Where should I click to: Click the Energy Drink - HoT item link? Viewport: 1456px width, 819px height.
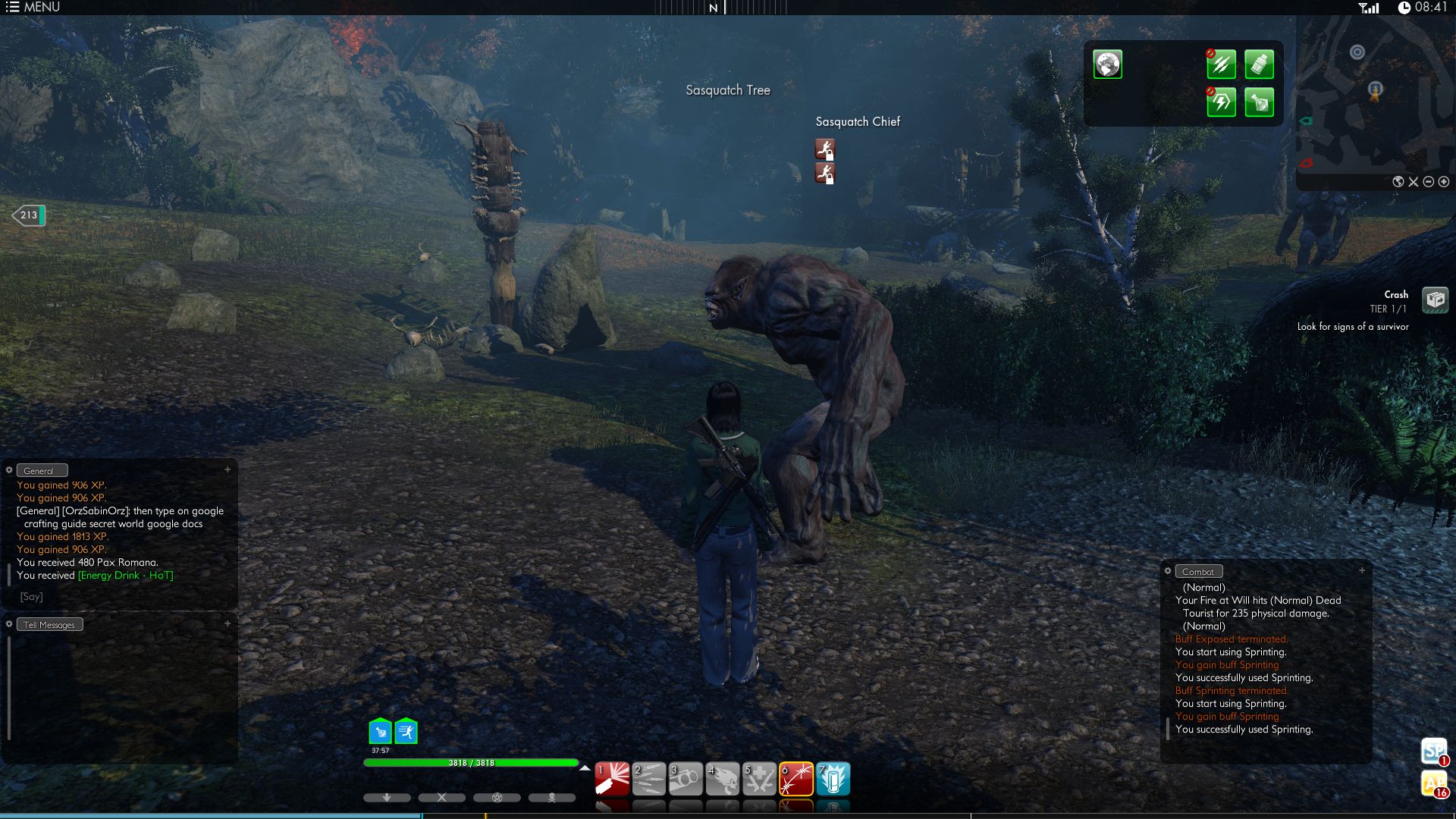click(126, 576)
